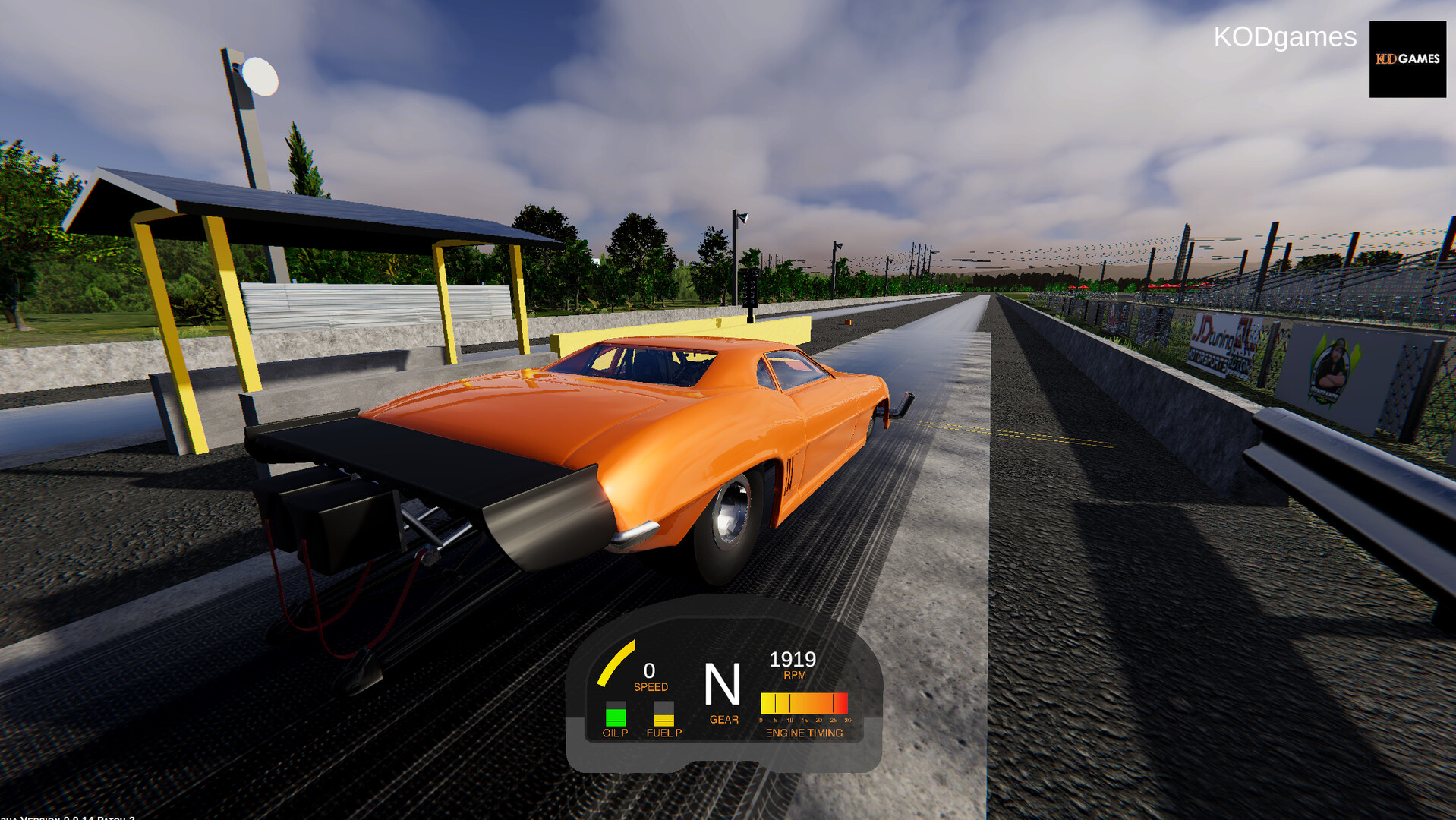The height and width of the screenshot is (820, 1456).
Task: Open the RPM label dropdown
Action: click(x=796, y=674)
